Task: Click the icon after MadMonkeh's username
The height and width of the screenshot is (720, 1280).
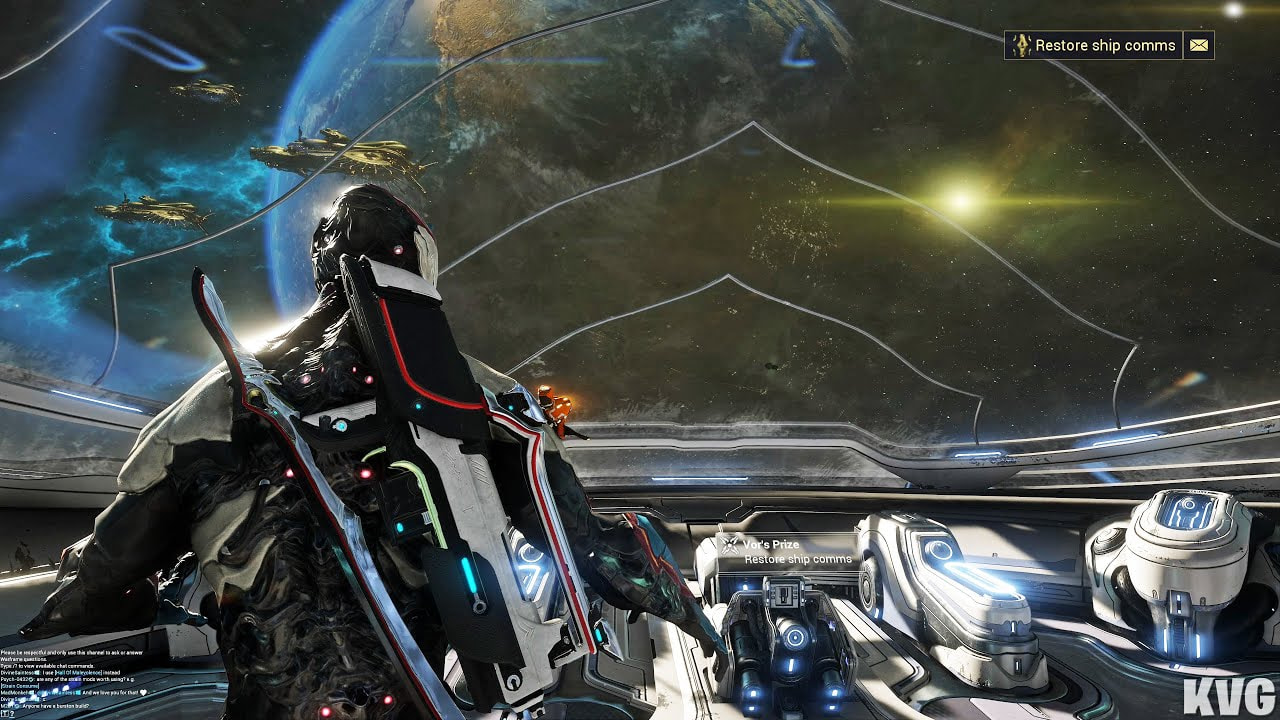Action: [x=30, y=693]
